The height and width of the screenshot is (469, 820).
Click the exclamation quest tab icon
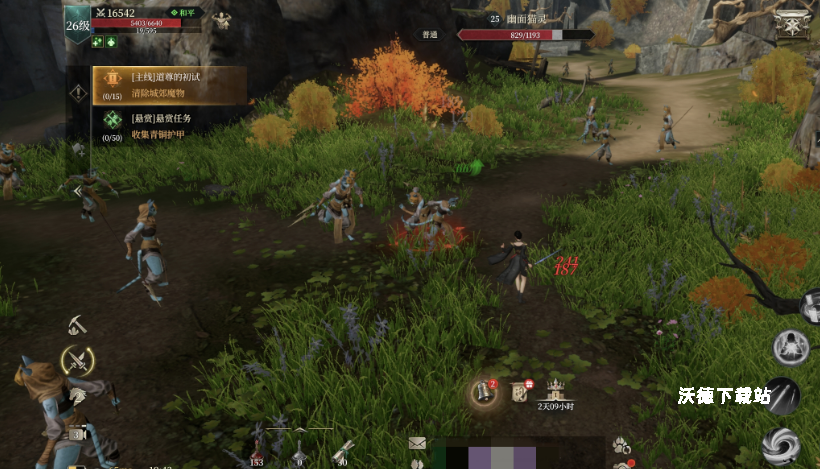77,92
